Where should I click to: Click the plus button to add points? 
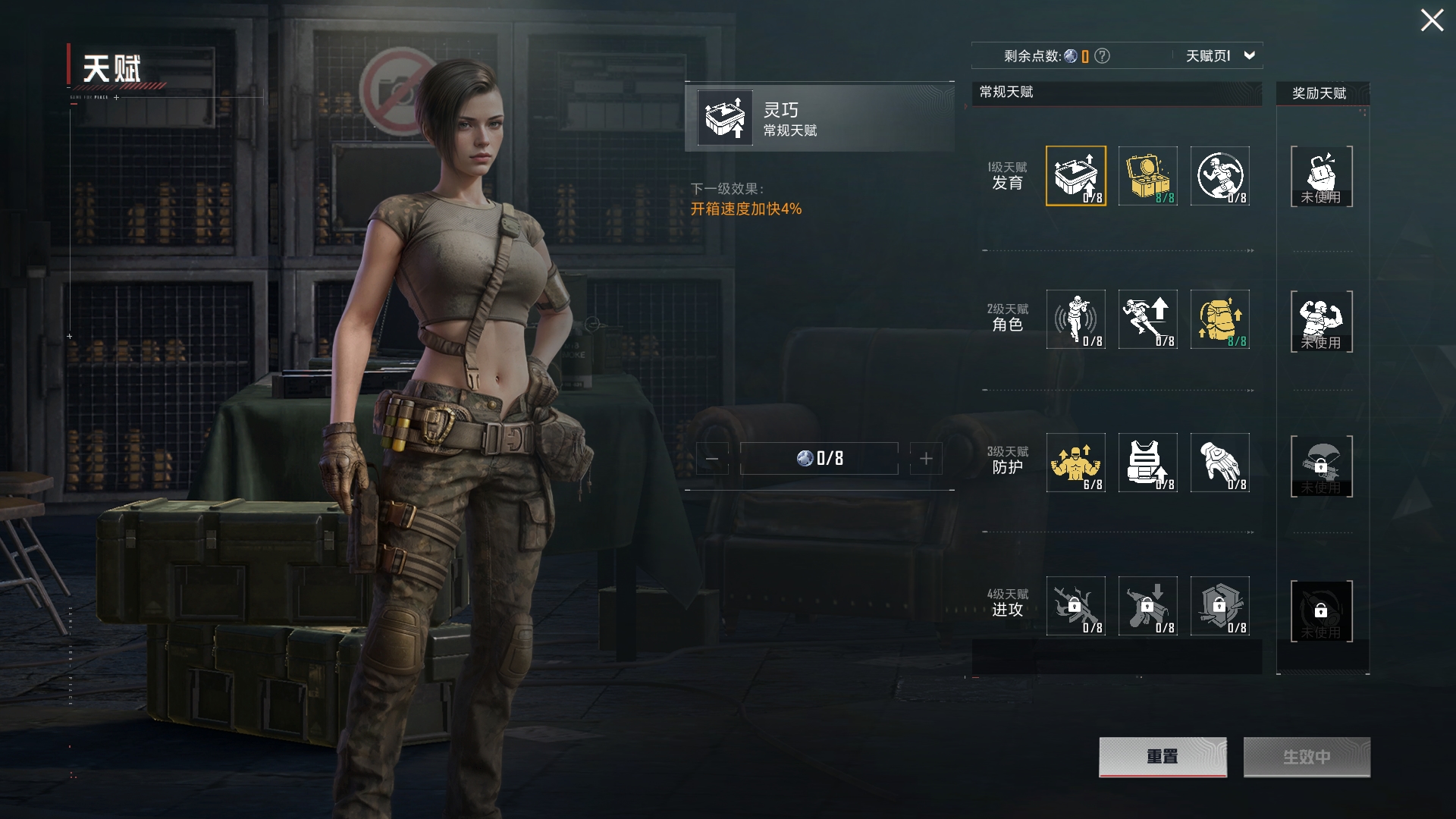click(926, 459)
